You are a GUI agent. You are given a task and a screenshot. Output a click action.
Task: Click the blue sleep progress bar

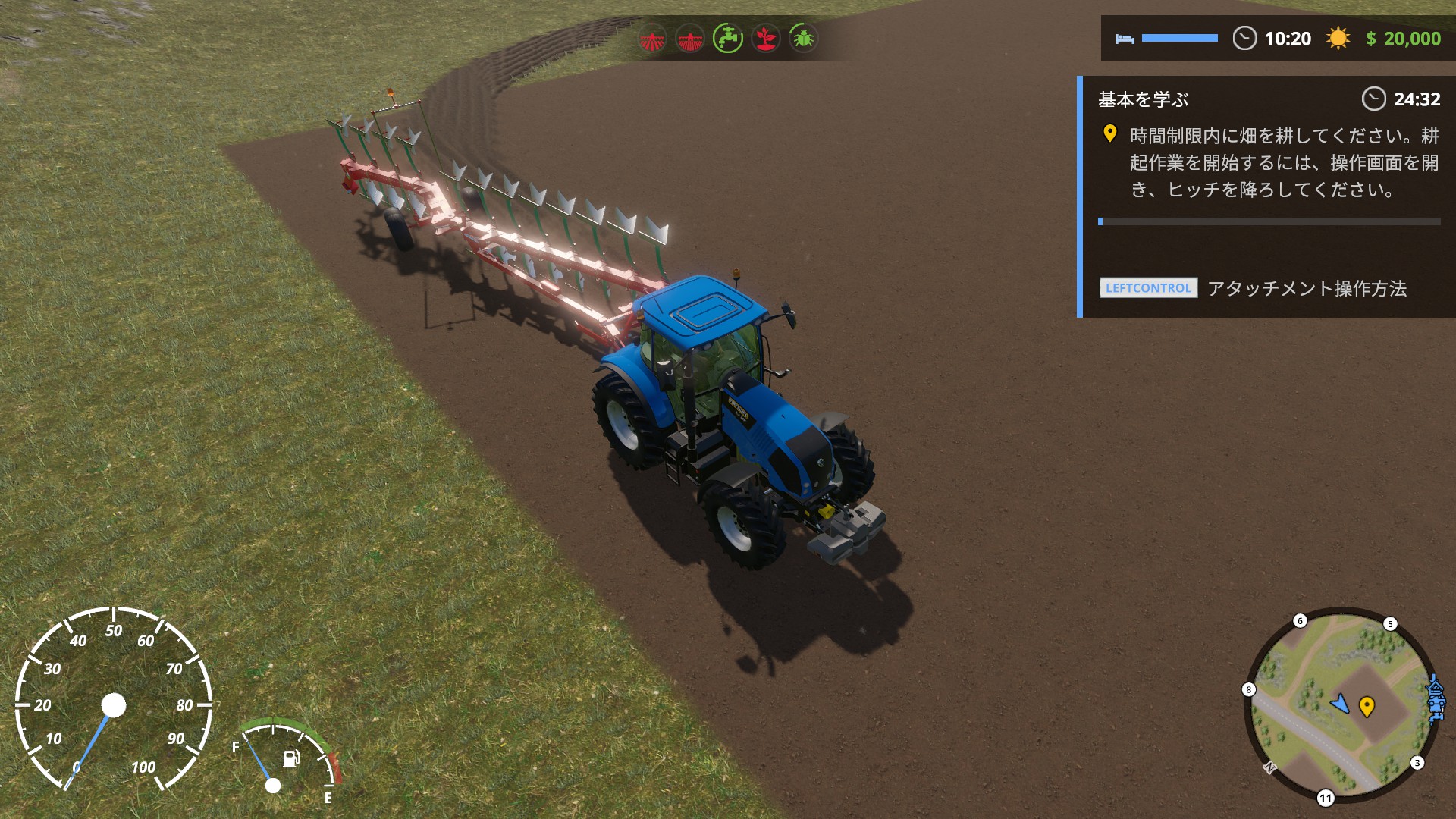pos(1180,37)
